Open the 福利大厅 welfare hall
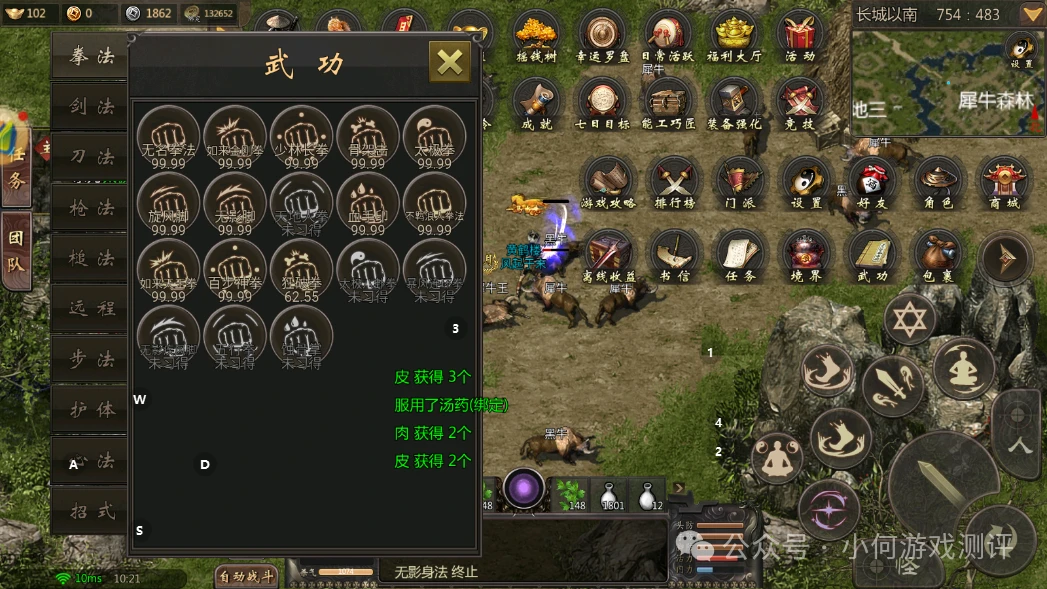This screenshot has width=1047, height=589. point(734,36)
